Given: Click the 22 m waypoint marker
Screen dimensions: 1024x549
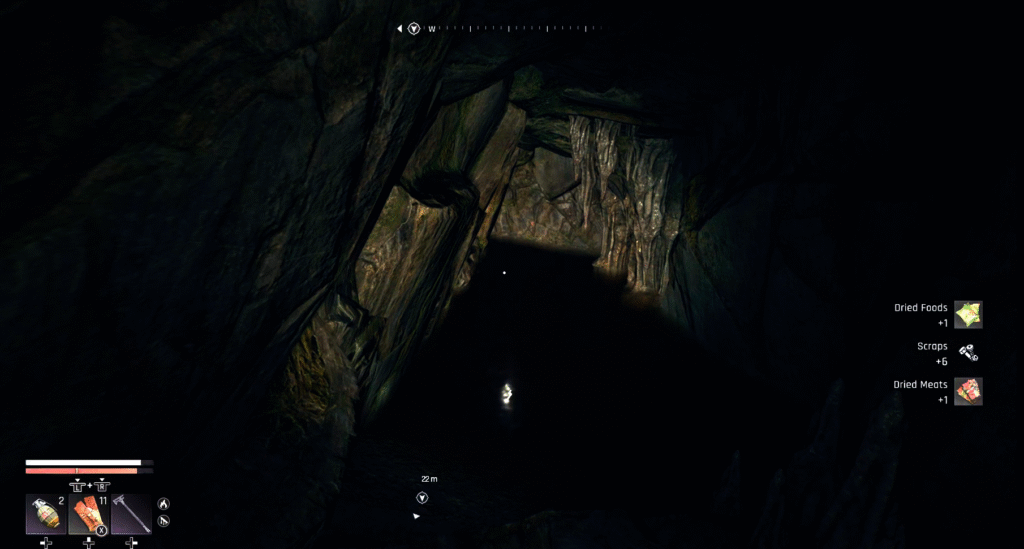Looking at the screenshot, I should pyautogui.click(x=422, y=497).
